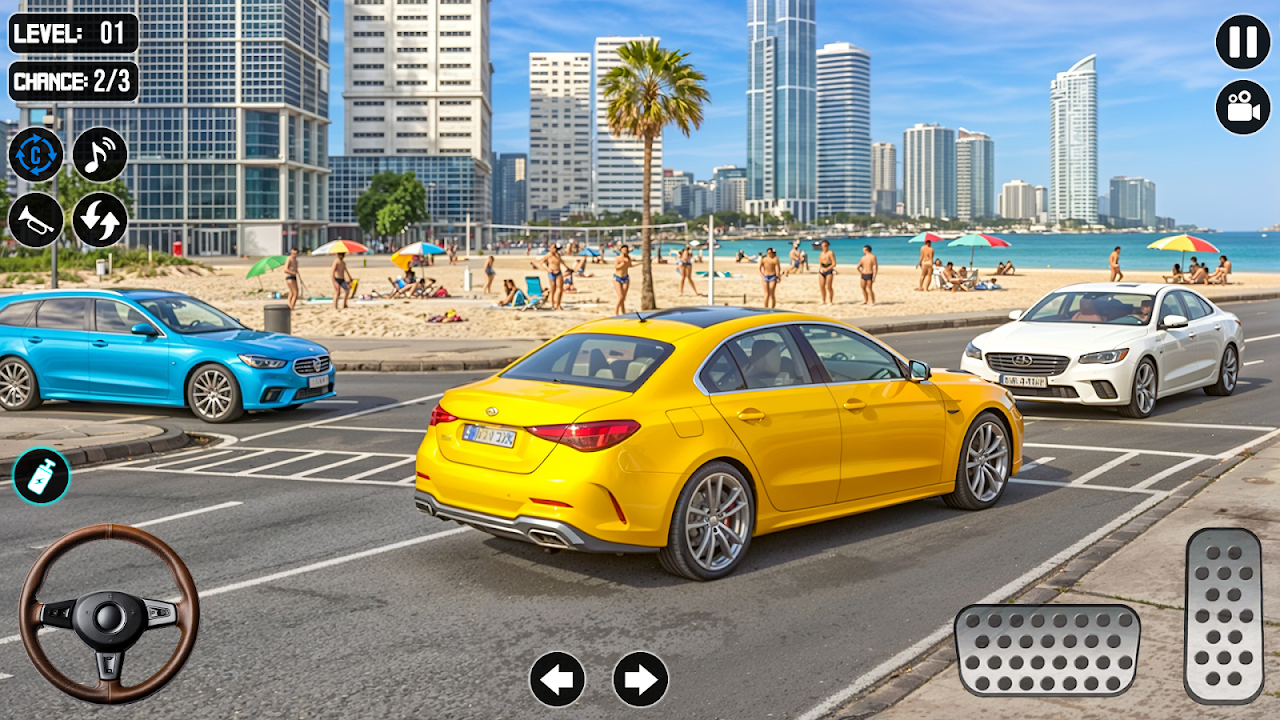Tap the two-arrow flip icon

click(x=100, y=220)
